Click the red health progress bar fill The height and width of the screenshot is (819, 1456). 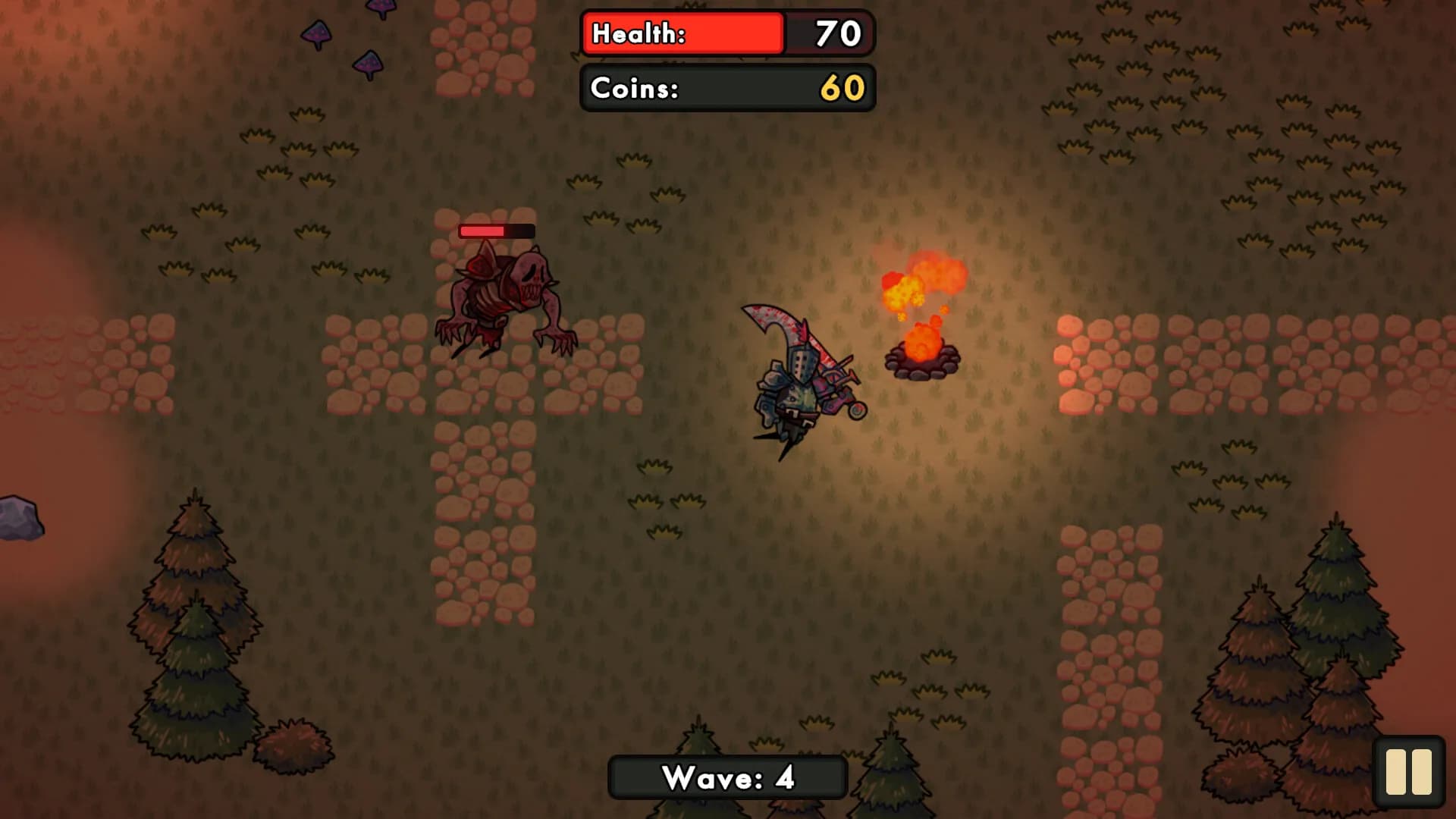click(x=681, y=33)
